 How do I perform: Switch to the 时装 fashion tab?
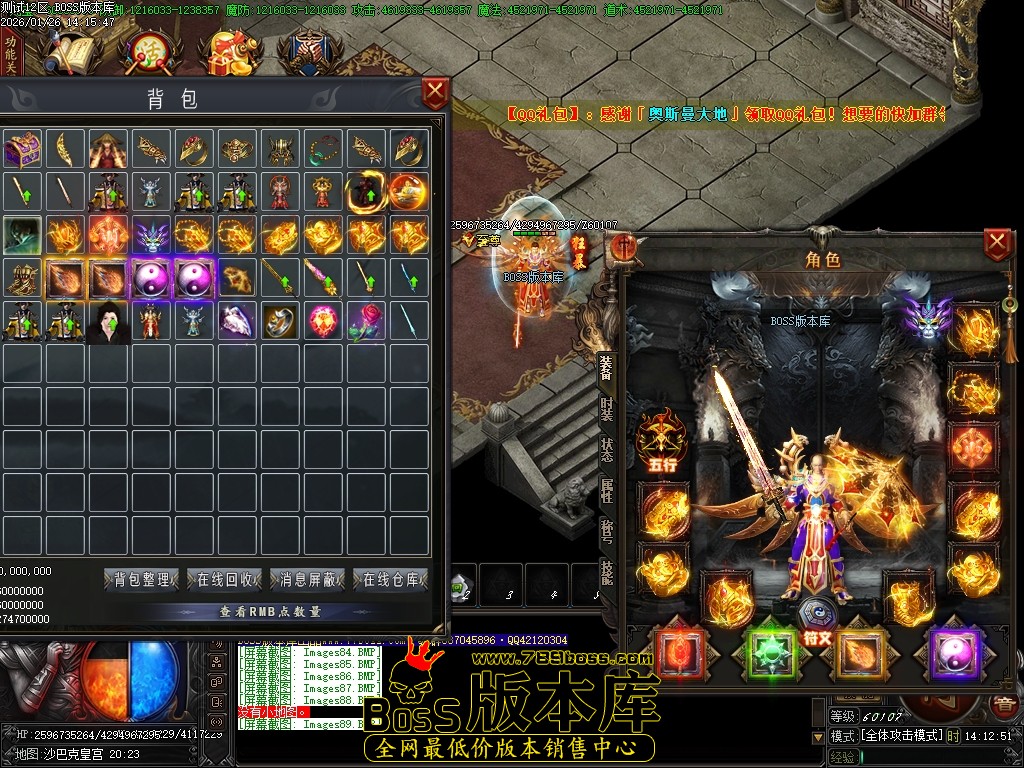pos(607,409)
